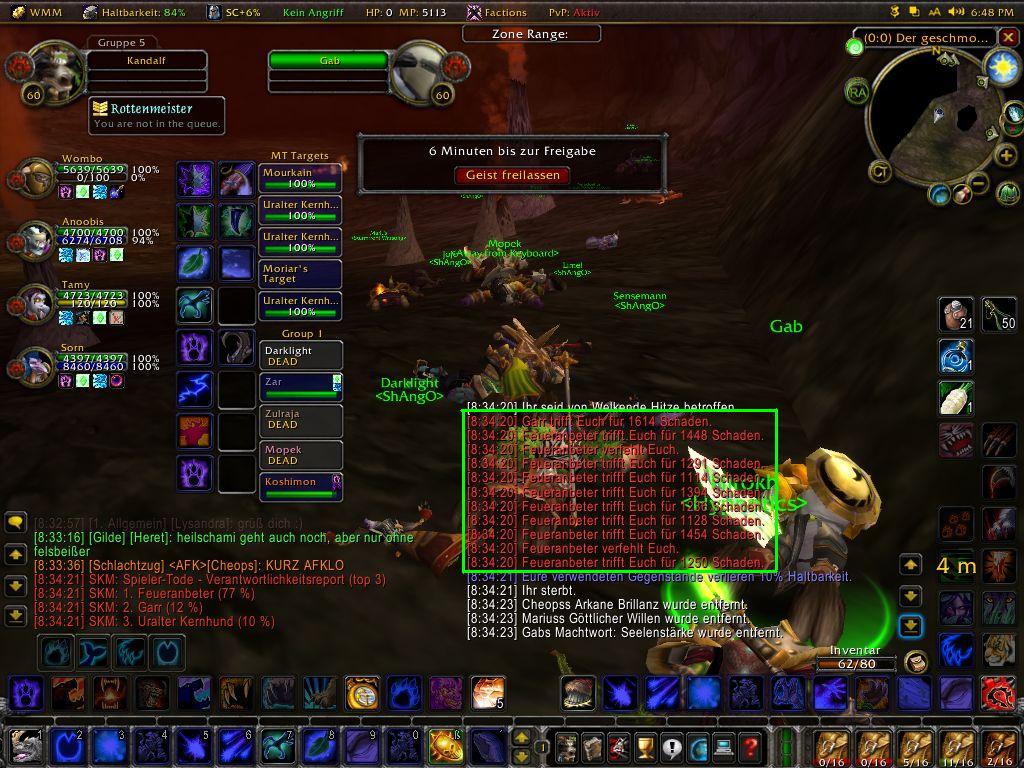Open the CT mod minimap button
This screenshot has height=768, width=1024.
coord(880,171)
